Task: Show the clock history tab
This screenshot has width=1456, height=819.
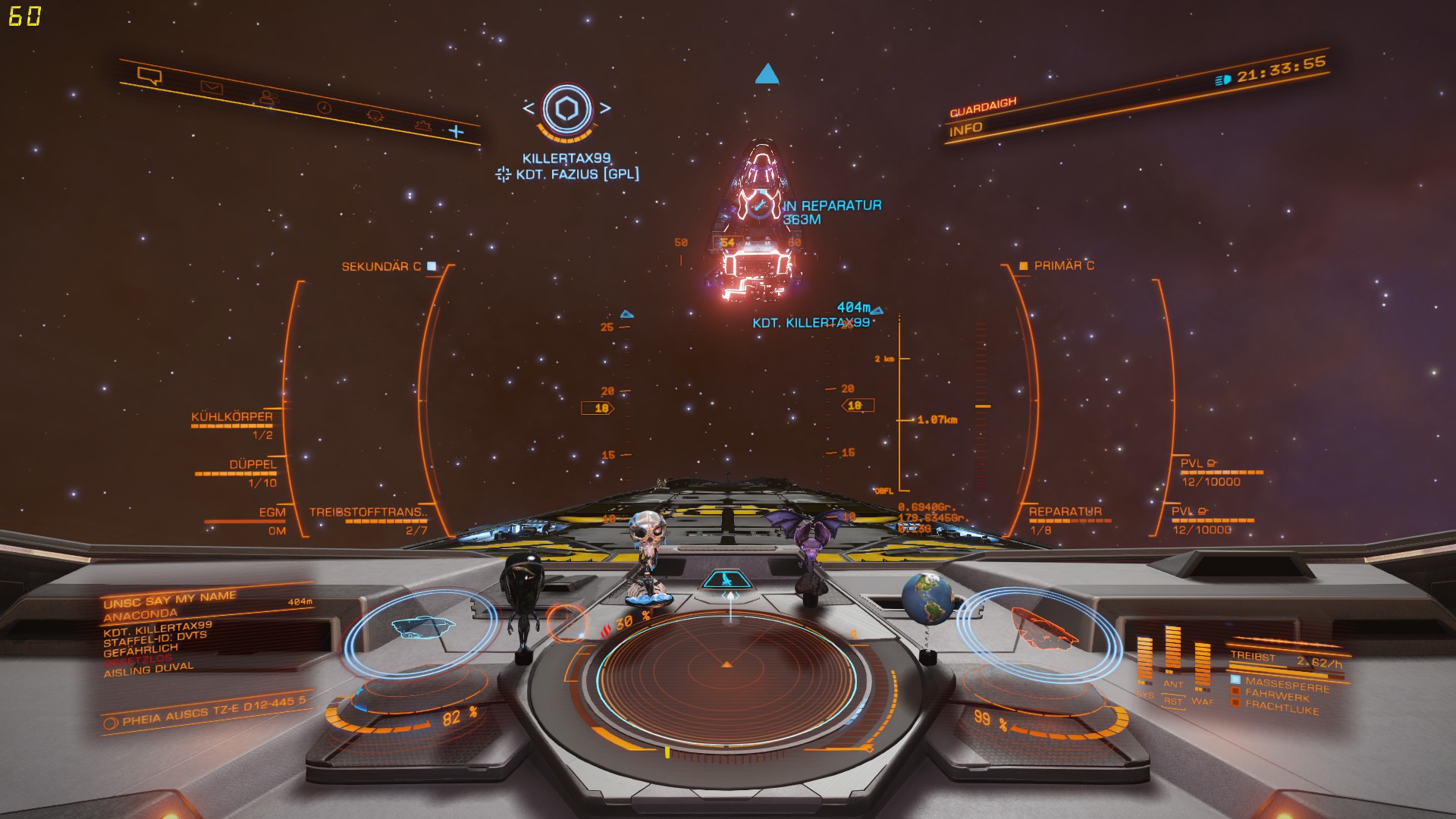Action: pos(324,108)
